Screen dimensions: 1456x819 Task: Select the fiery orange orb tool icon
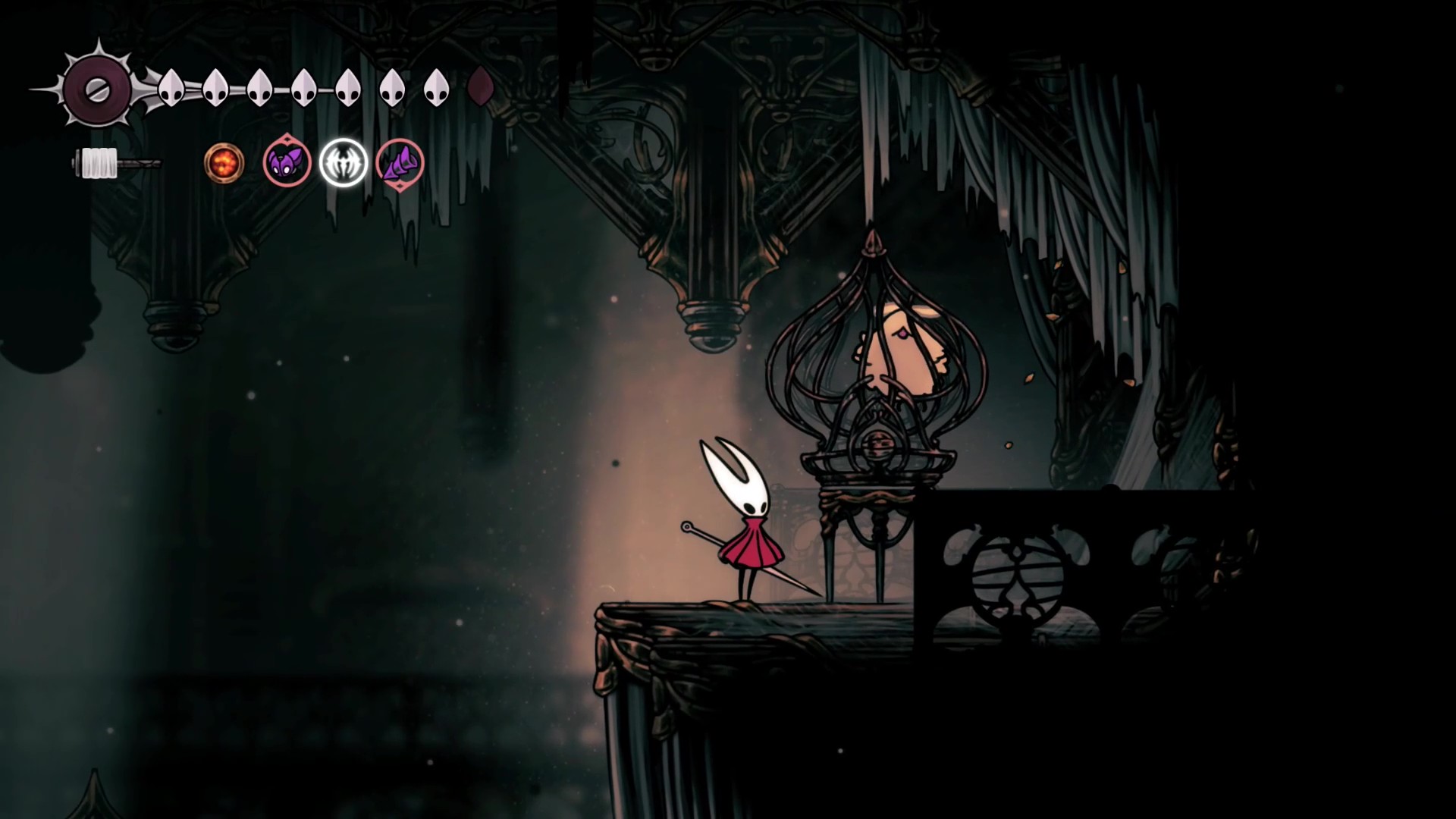(x=224, y=162)
